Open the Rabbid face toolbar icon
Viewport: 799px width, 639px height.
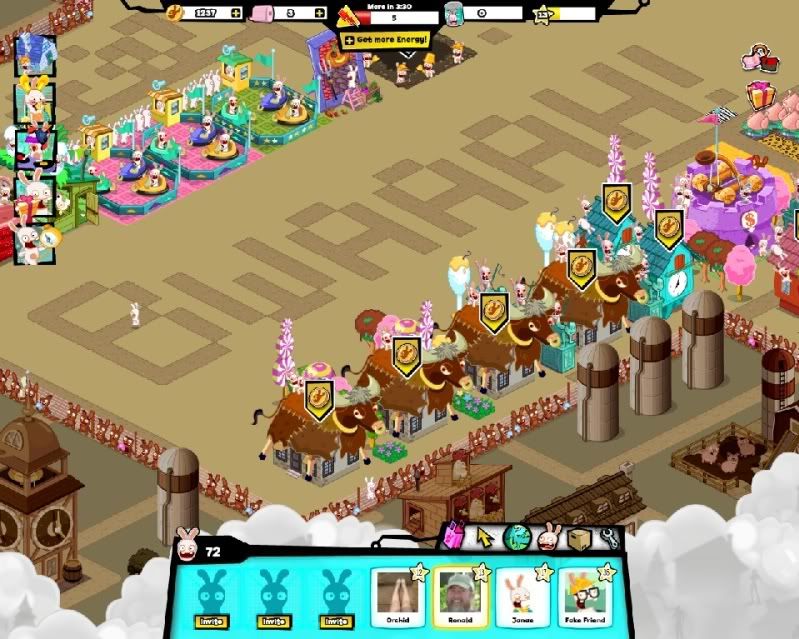click(x=548, y=537)
